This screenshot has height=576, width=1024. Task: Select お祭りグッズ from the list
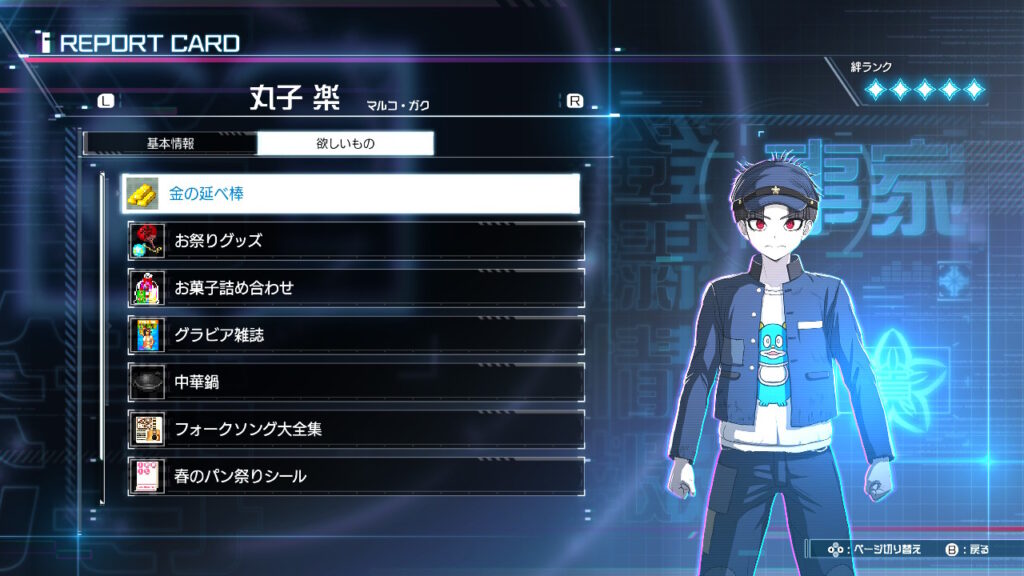tap(355, 241)
